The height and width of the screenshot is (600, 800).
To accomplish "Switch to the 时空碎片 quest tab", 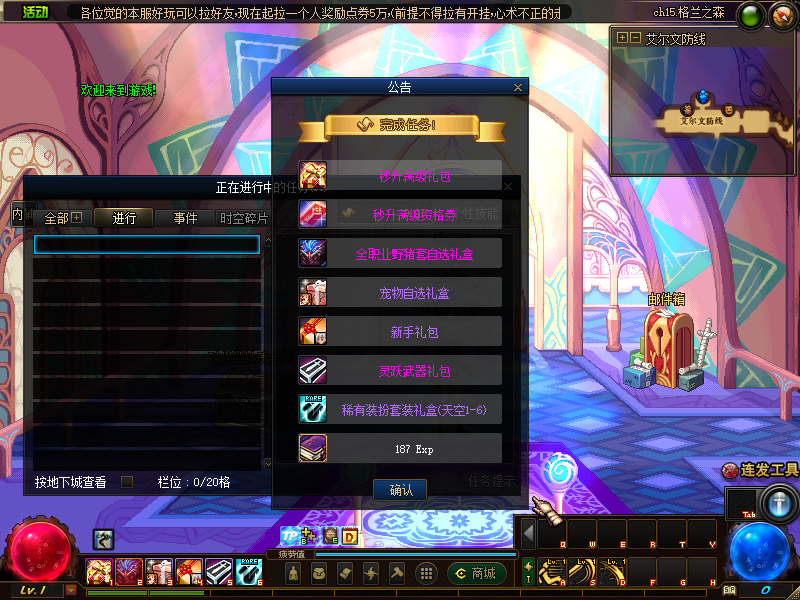I will pos(244,218).
